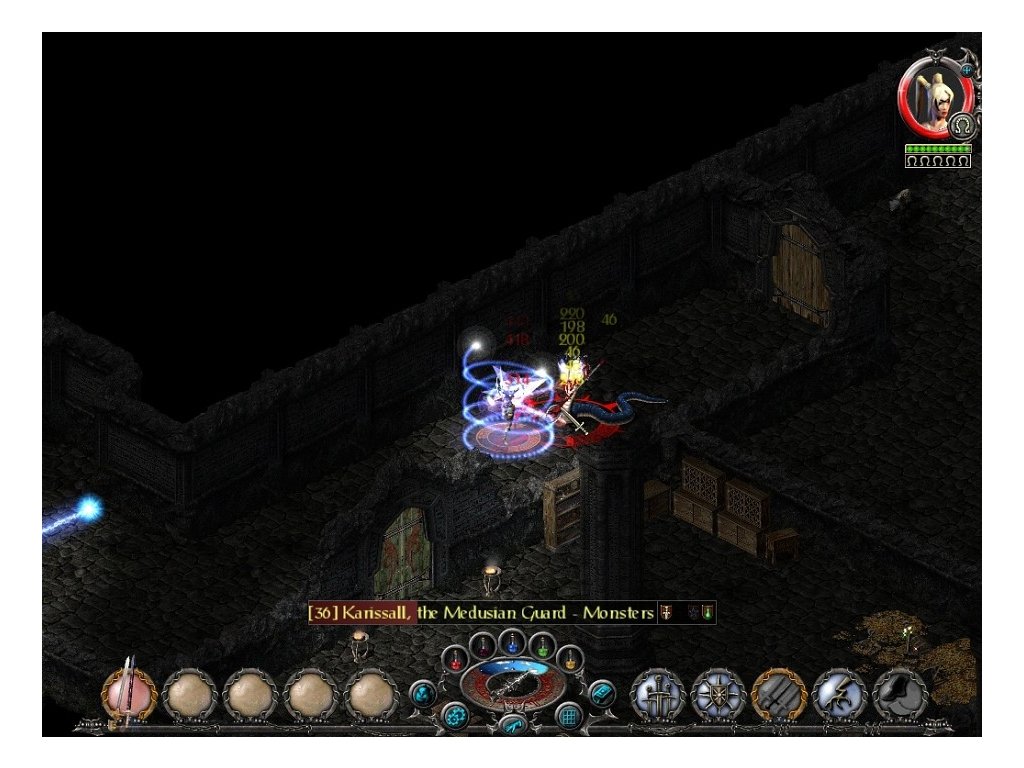
Task: Activate the lightning bolt combat art
Action: [x=839, y=693]
